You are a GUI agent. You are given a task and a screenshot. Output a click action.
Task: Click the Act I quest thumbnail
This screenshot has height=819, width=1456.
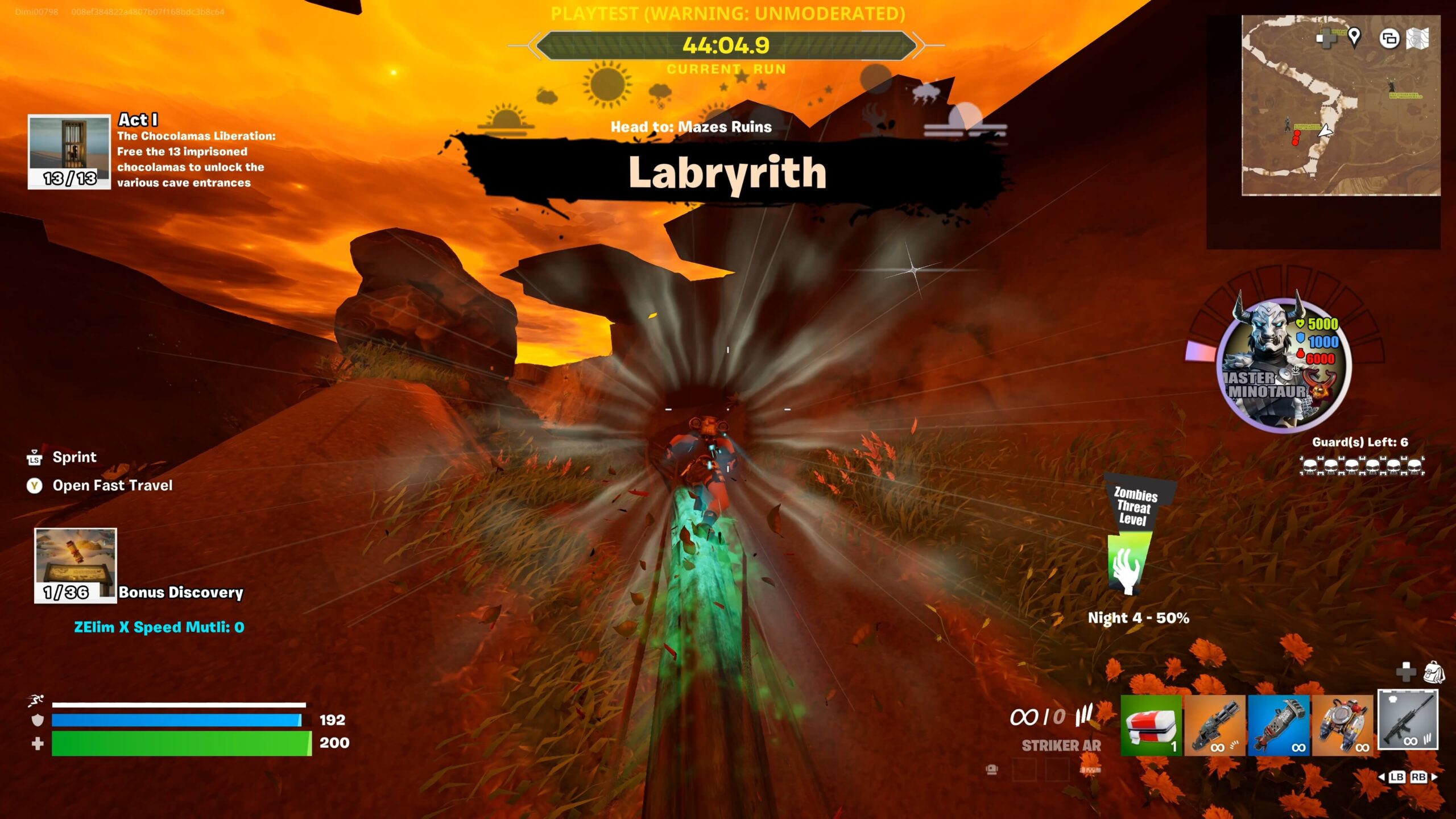click(x=69, y=151)
